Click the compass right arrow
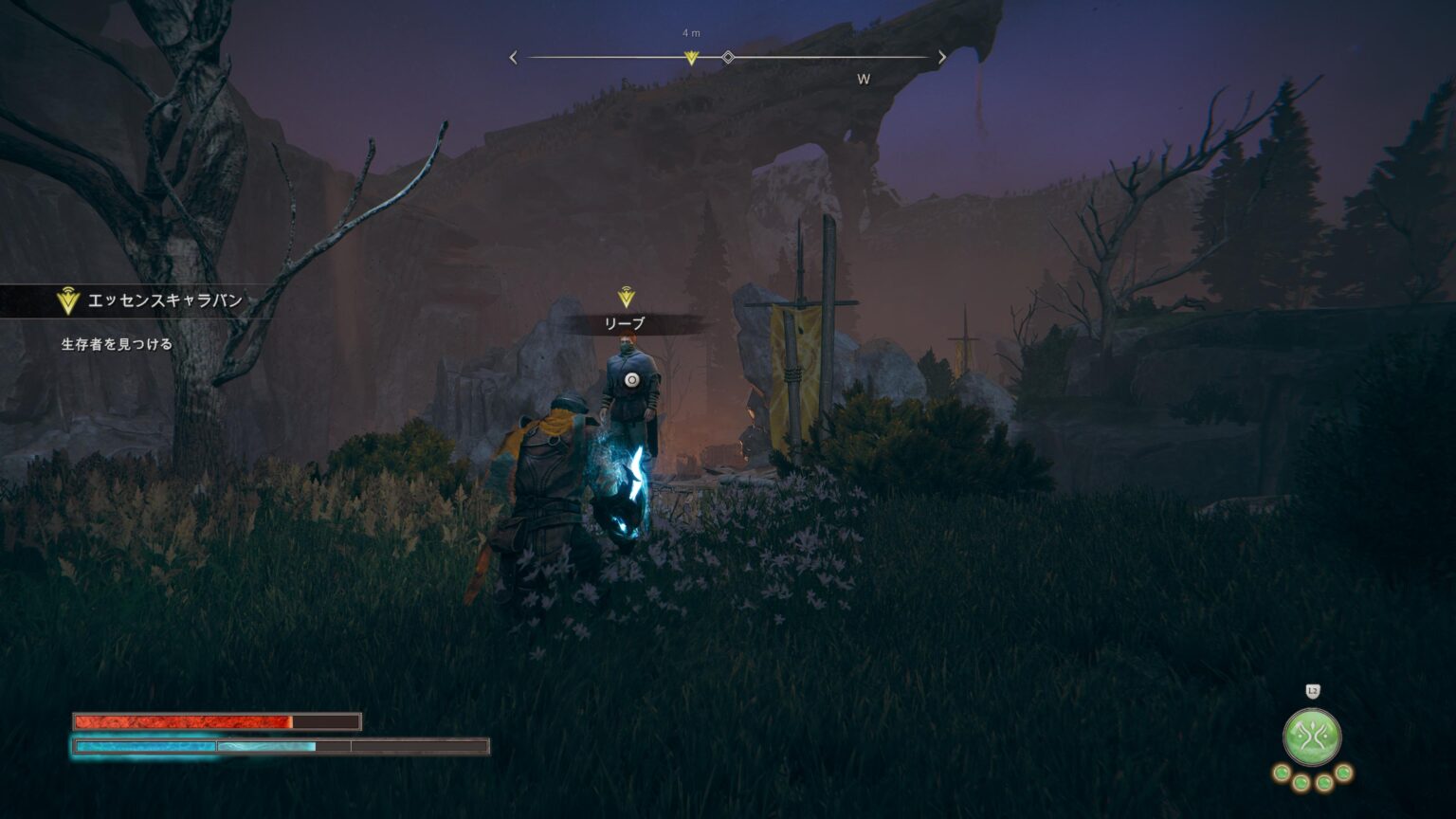Image resolution: width=1456 pixels, height=819 pixels. 941,58
